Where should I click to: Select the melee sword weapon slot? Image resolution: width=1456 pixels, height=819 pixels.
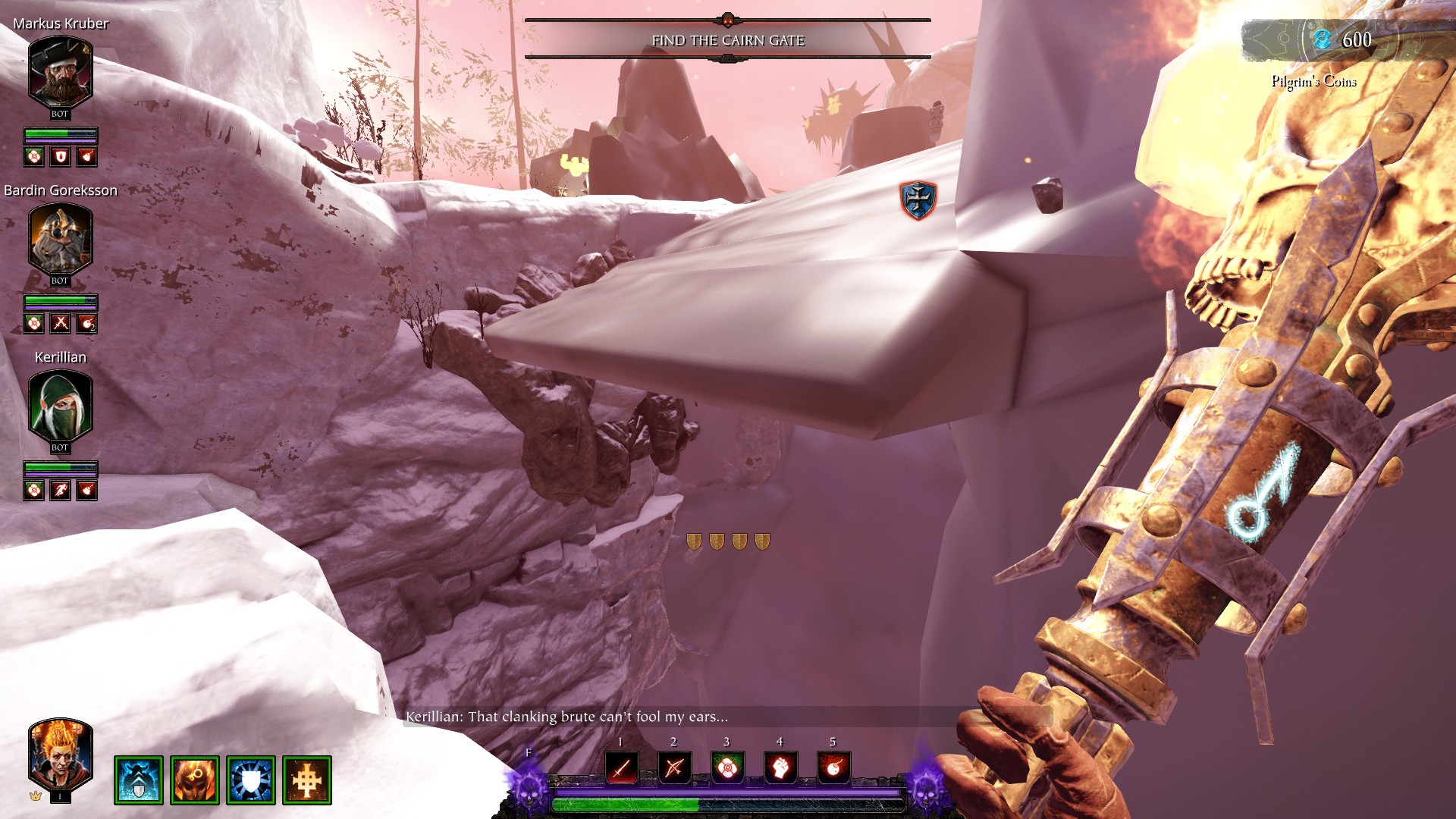pyautogui.click(x=621, y=768)
